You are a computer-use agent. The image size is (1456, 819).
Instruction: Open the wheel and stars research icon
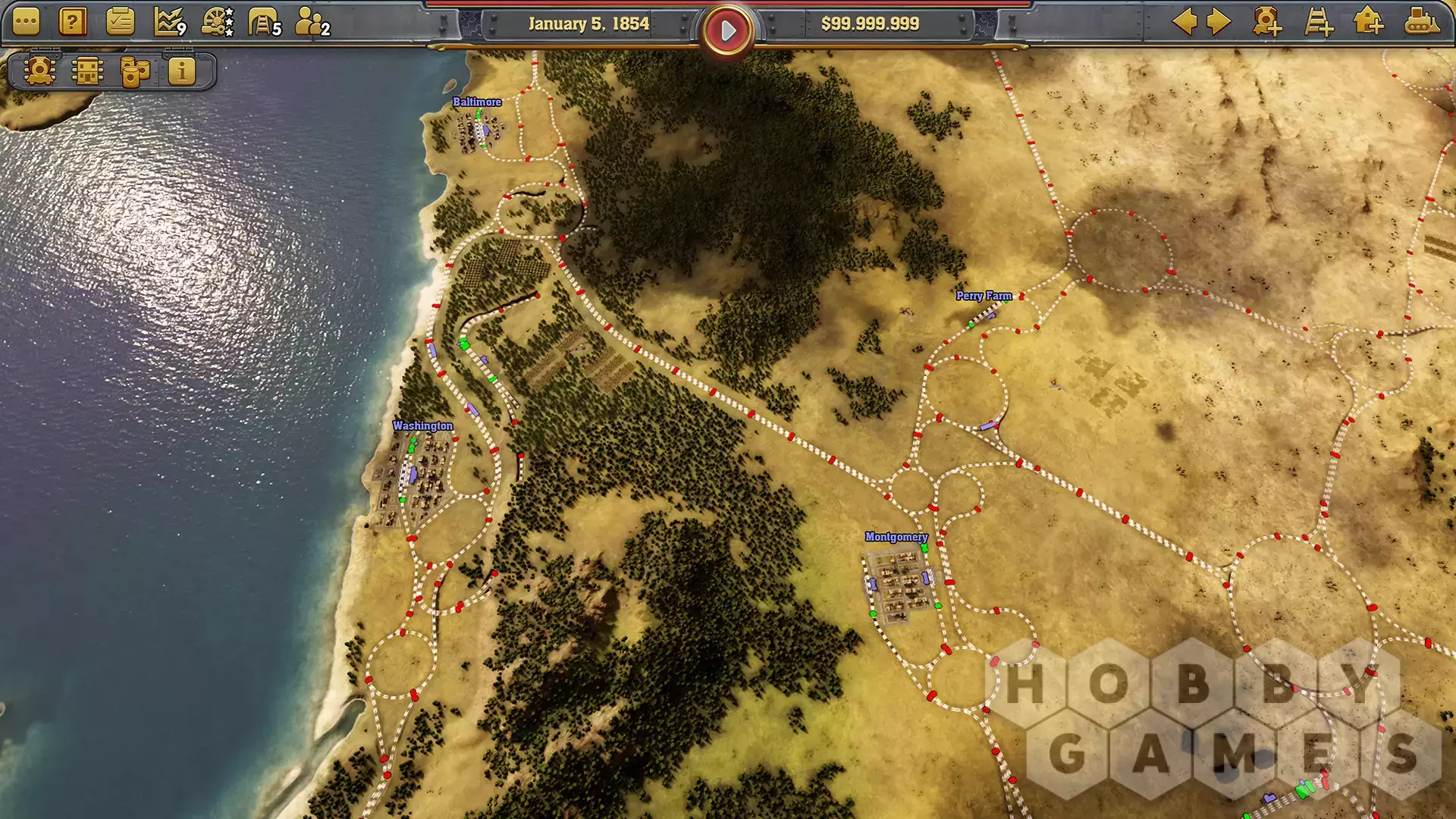click(x=217, y=23)
